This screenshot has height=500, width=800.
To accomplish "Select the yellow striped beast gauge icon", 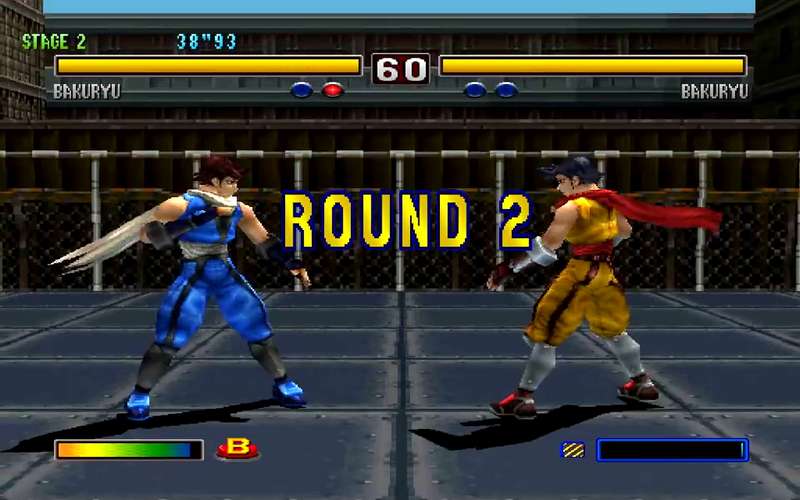I will click(x=573, y=451).
